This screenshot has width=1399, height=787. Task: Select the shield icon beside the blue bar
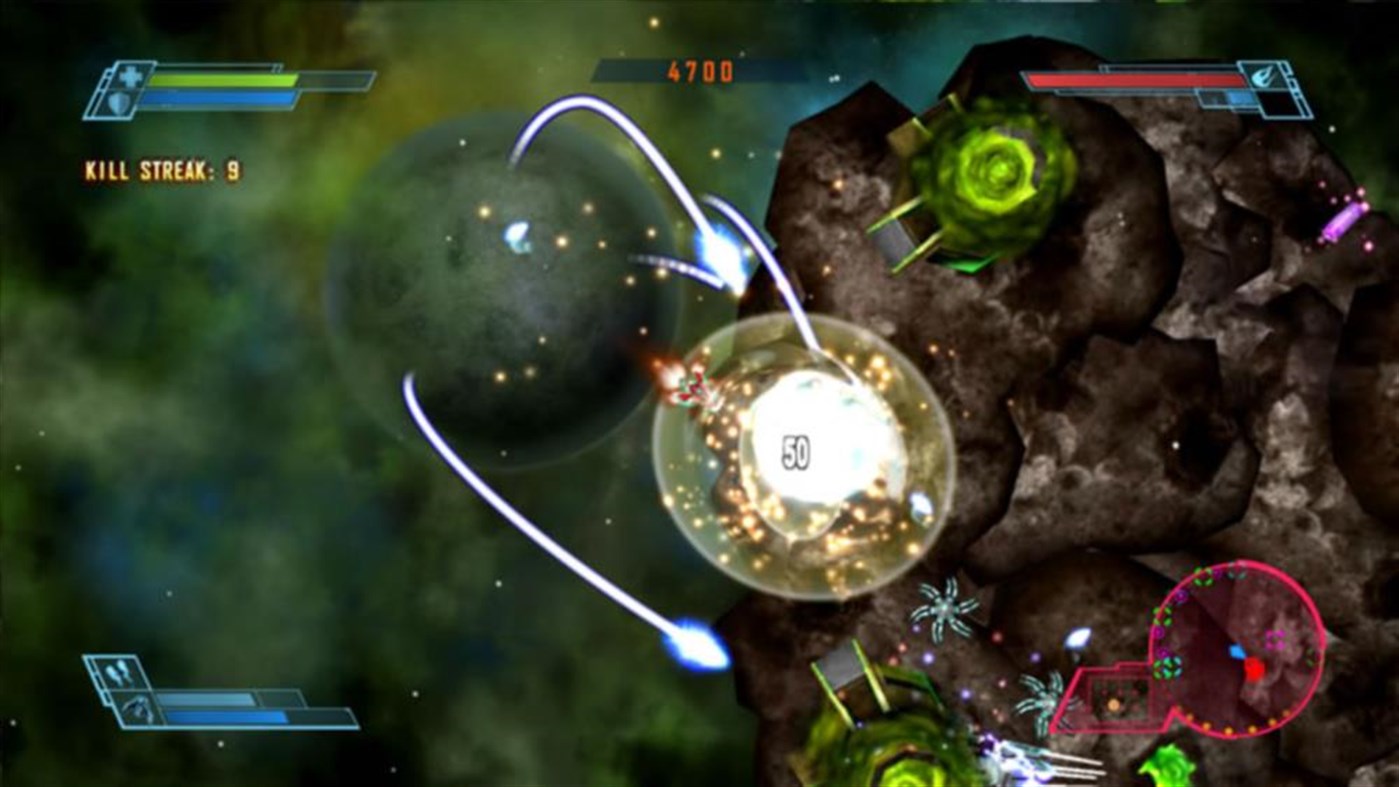(x=120, y=101)
